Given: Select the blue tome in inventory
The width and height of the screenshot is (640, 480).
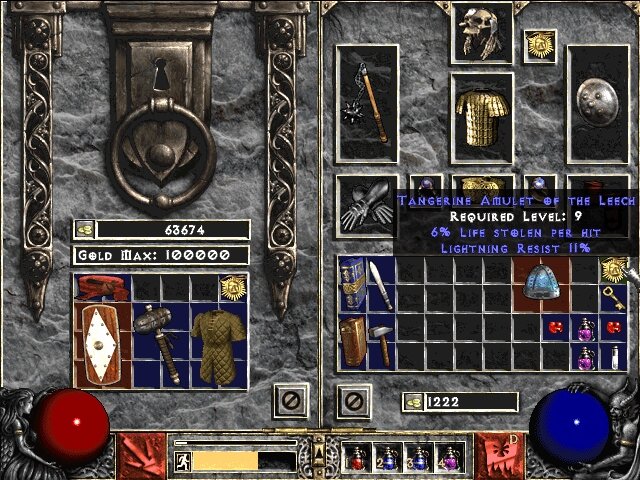Looking at the screenshot, I should pyautogui.click(x=352, y=281).
